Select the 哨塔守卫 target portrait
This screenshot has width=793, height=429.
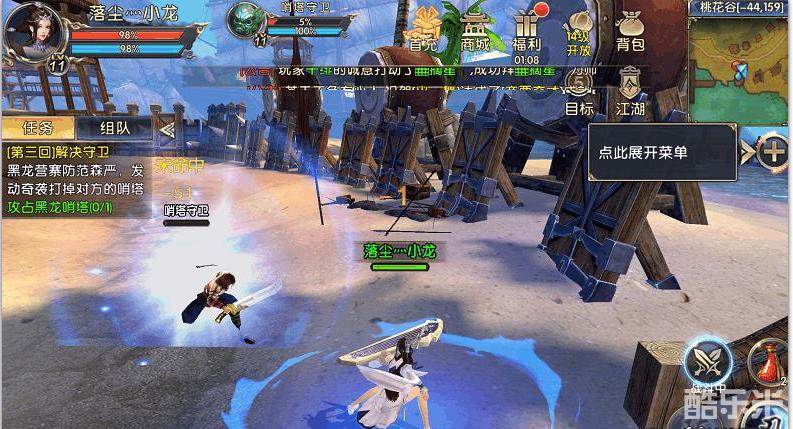click(x=245, y=22)
